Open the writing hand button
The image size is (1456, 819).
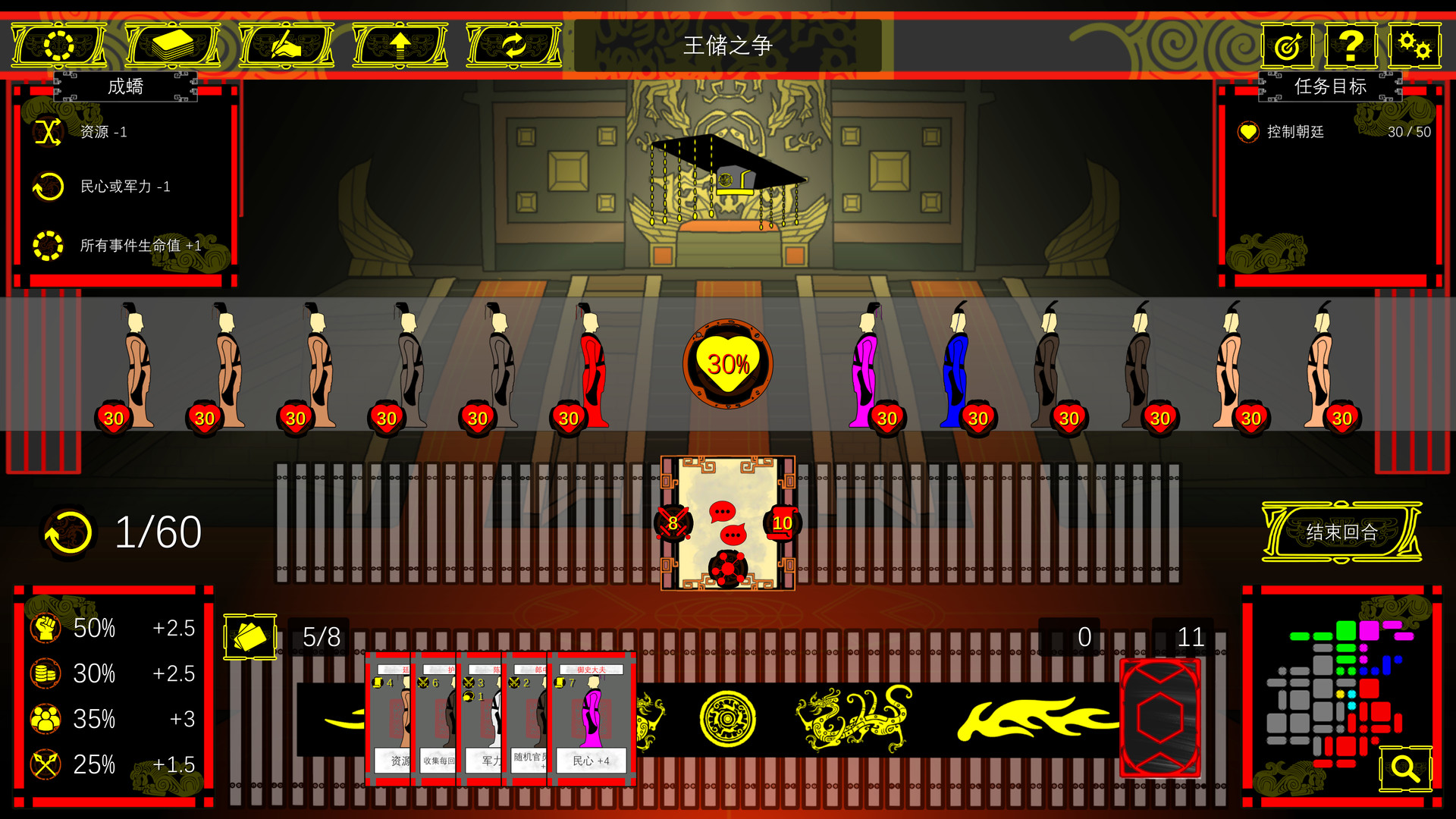click(286, 45)
